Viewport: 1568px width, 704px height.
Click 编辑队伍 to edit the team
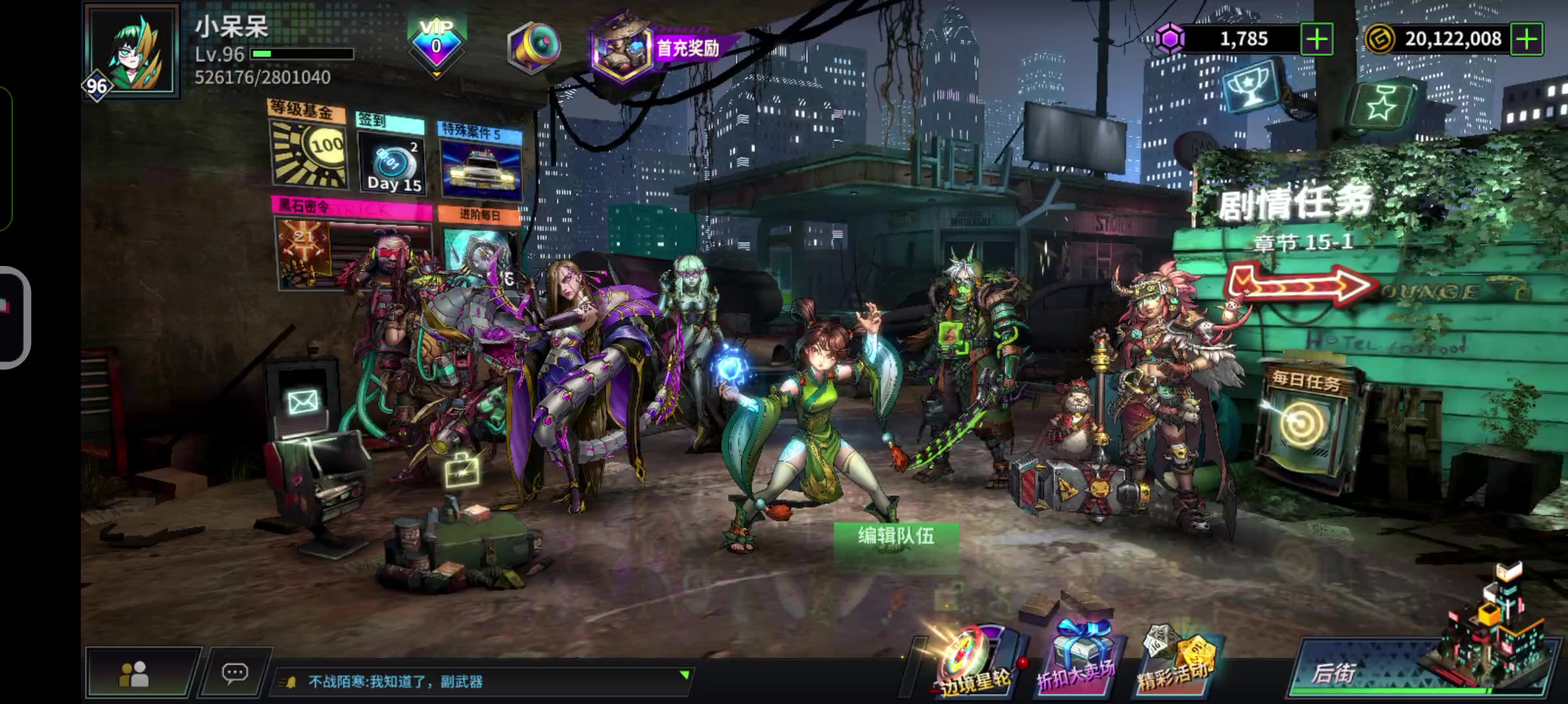(895, 536)
